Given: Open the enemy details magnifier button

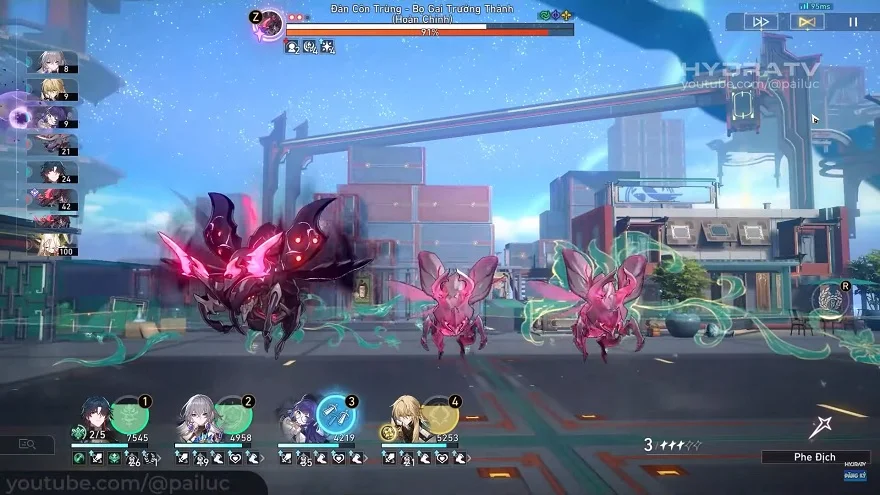Looking at the screenshot, I should [27, 444].
